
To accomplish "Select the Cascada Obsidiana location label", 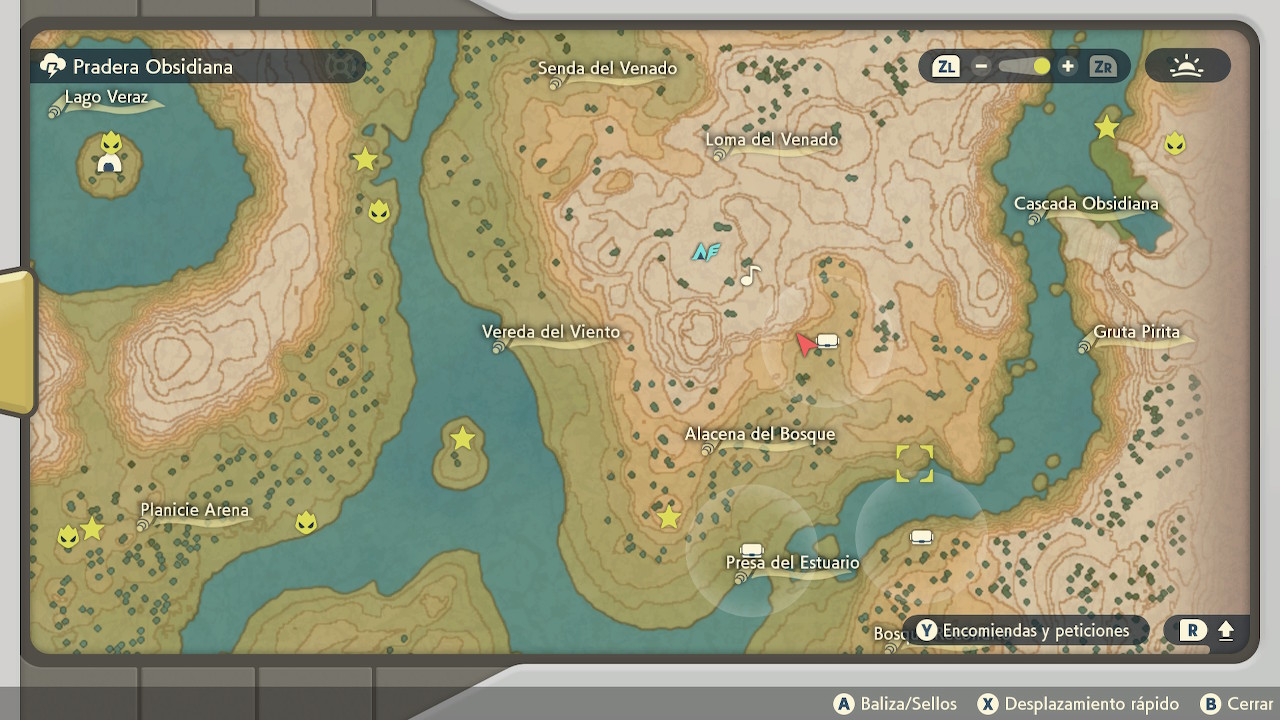I will coord(1086,204).
